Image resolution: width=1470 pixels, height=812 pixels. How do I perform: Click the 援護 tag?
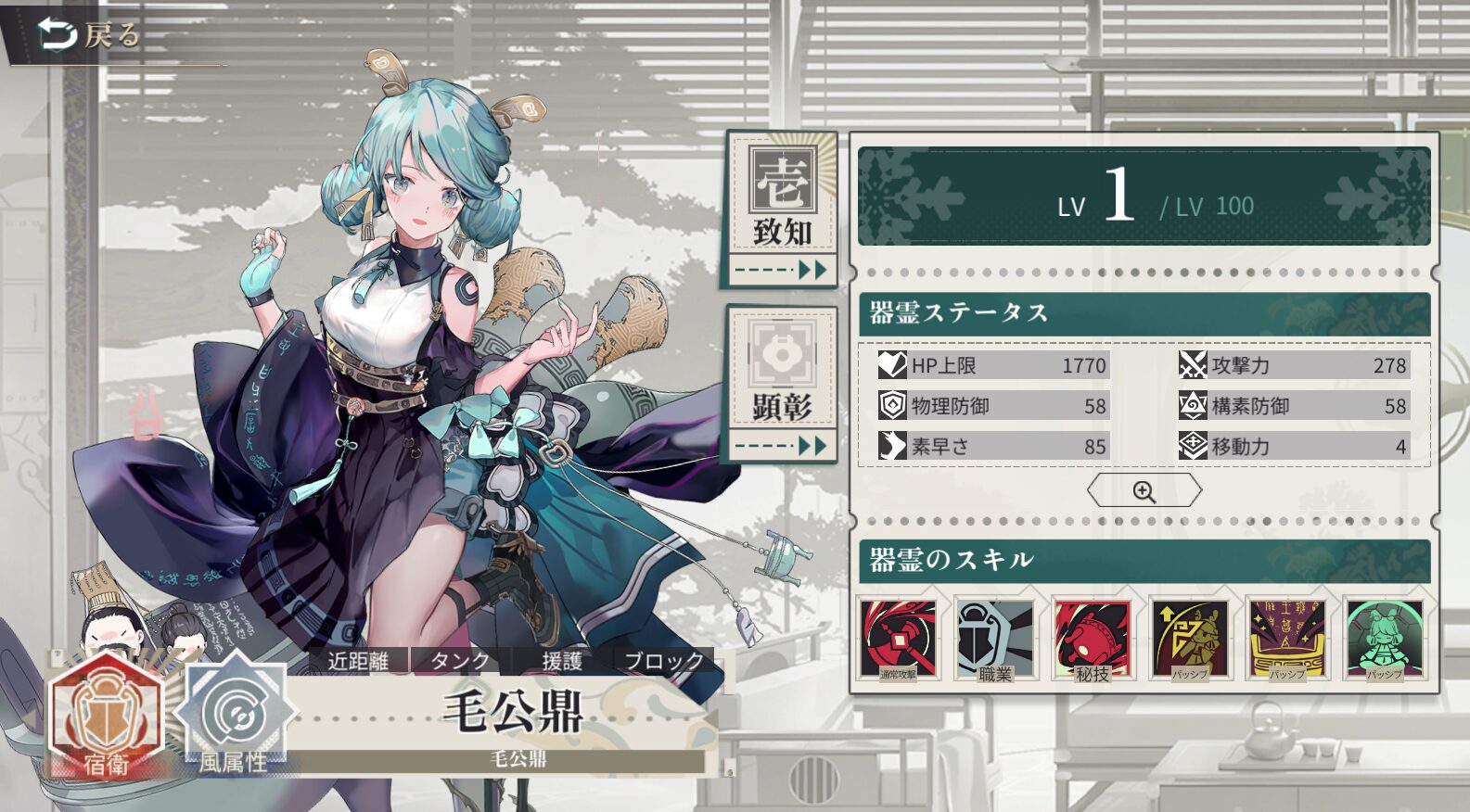562,661
